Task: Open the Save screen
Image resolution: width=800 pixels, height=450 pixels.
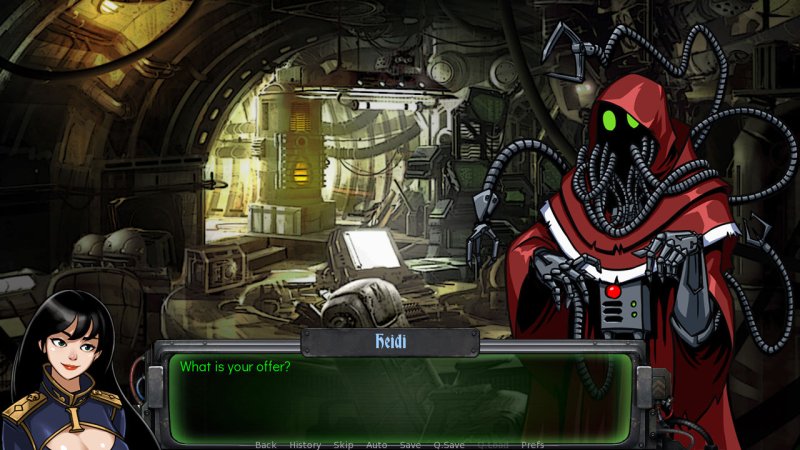Action: [x=410, y=444]
